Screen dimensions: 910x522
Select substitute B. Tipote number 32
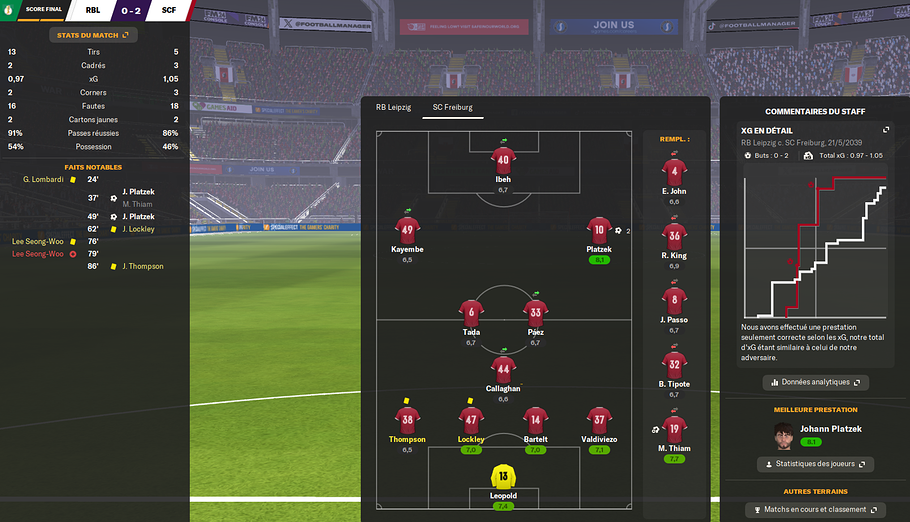point(674,366)
